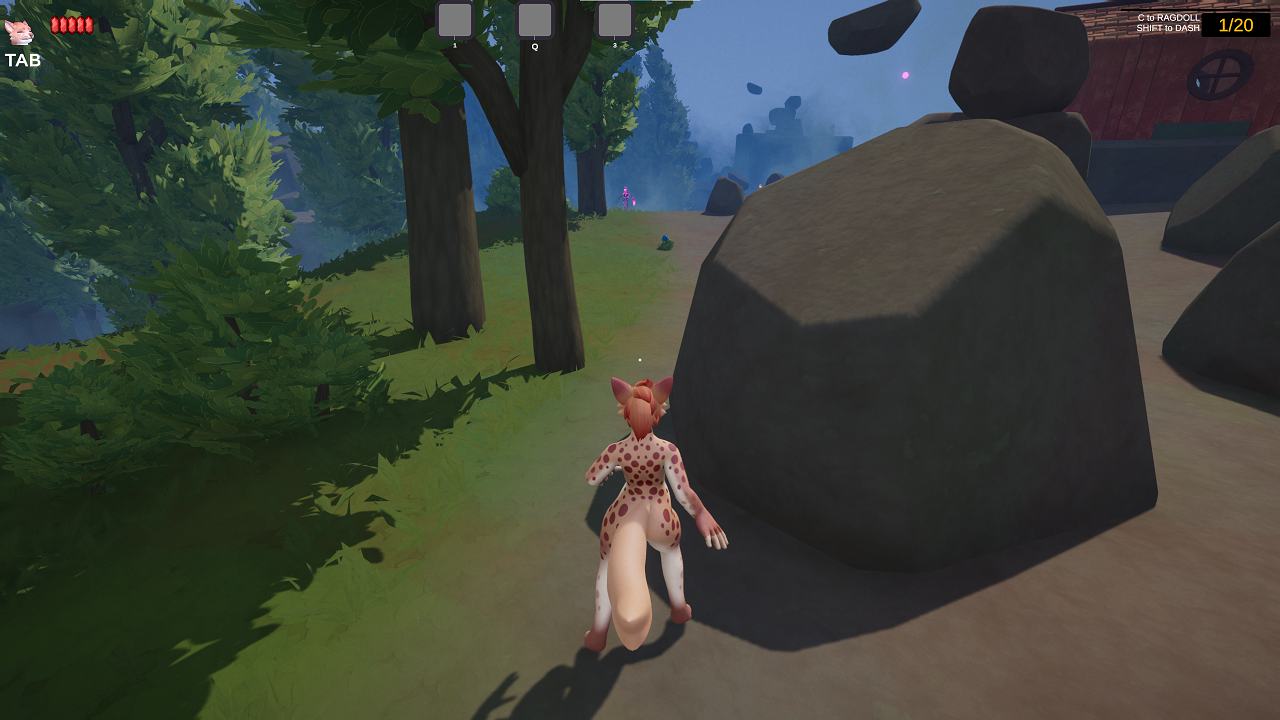Open the fox character portrait menu

pyautogui.click(x=19, y=31)
